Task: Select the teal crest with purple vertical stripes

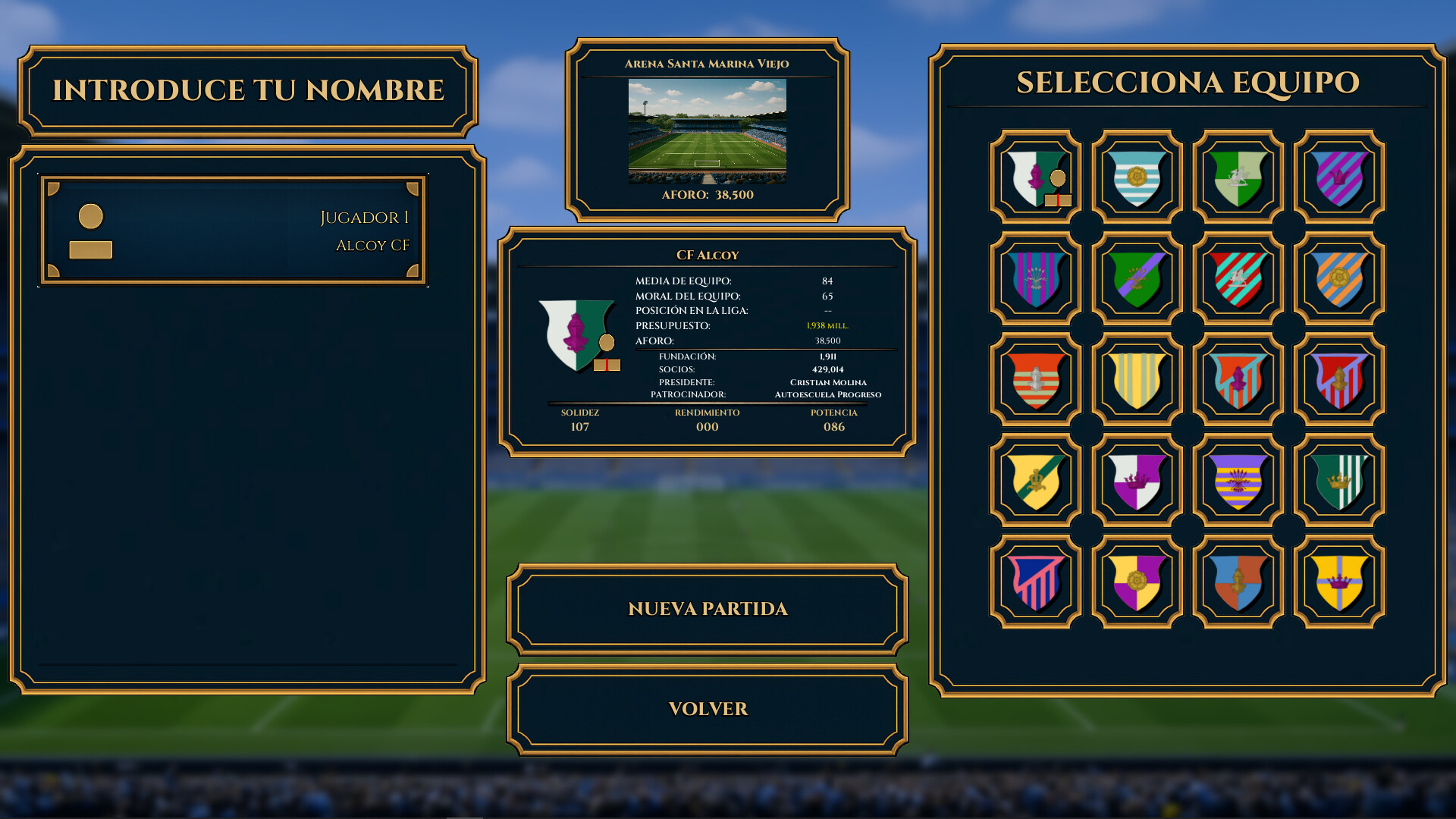Action: pos(1035,277)
